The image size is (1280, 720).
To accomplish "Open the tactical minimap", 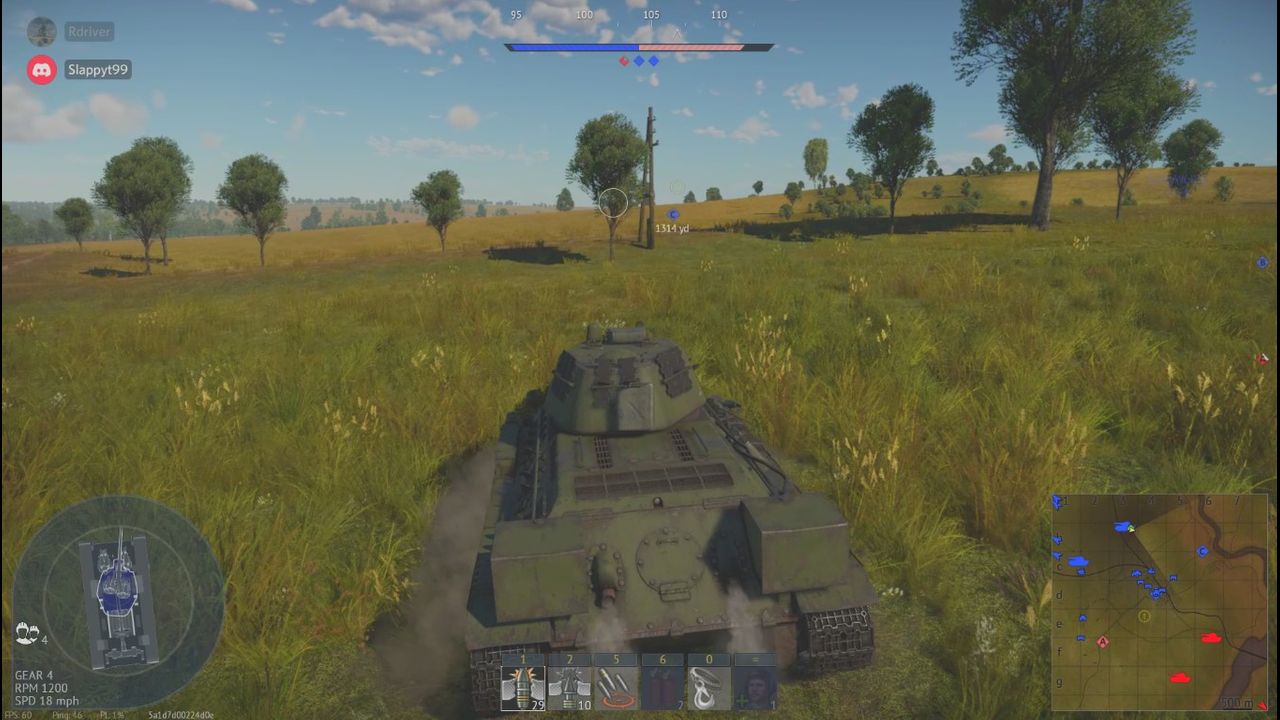I will coord(1158,602).
